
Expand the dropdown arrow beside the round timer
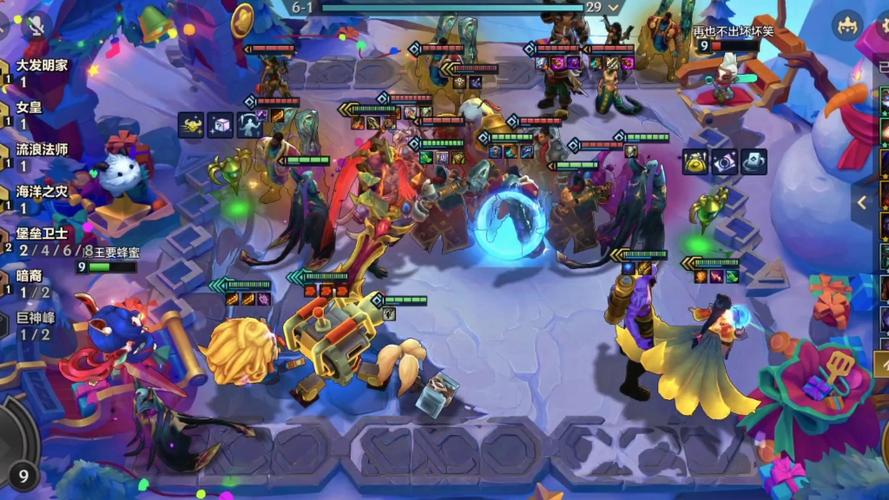[x=616, y=7]
